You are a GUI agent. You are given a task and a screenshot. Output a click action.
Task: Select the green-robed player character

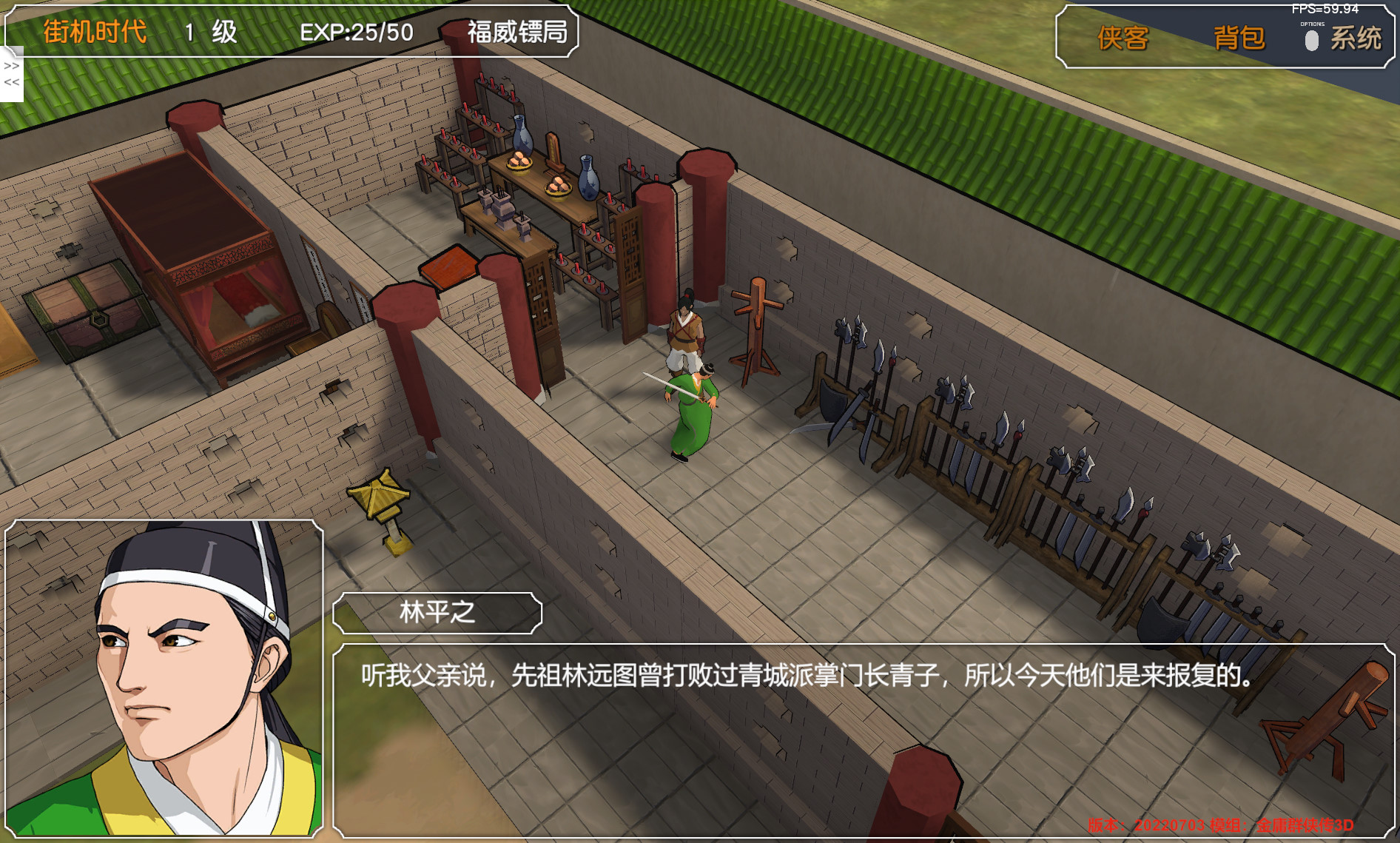pyautogui.click(x=691, y=411)
